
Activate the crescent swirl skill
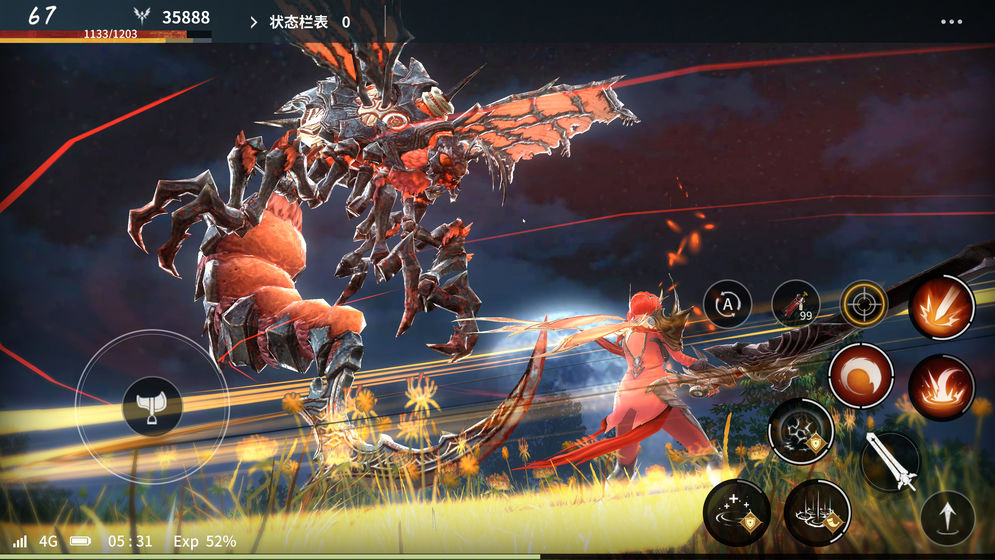tap(860, 376)
